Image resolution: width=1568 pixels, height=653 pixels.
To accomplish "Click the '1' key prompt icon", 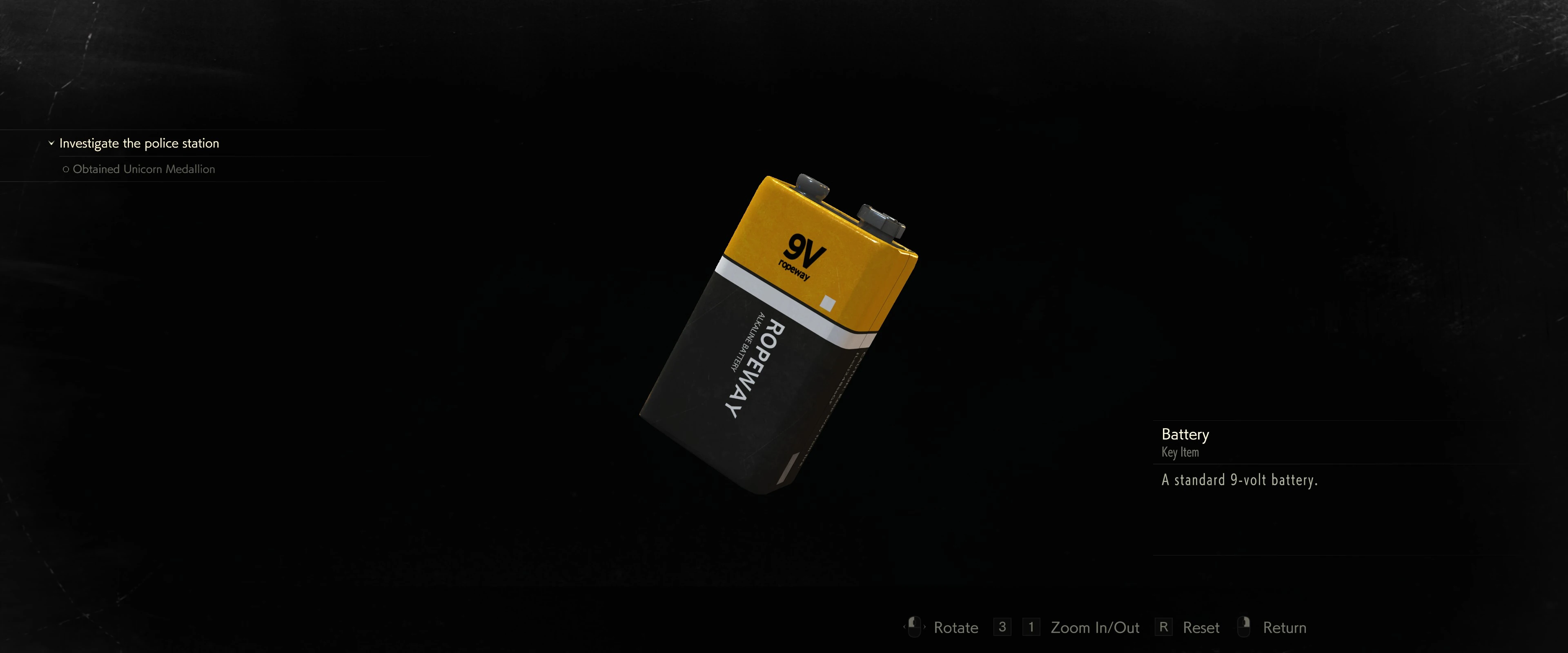I will (x=1031, y=627).
